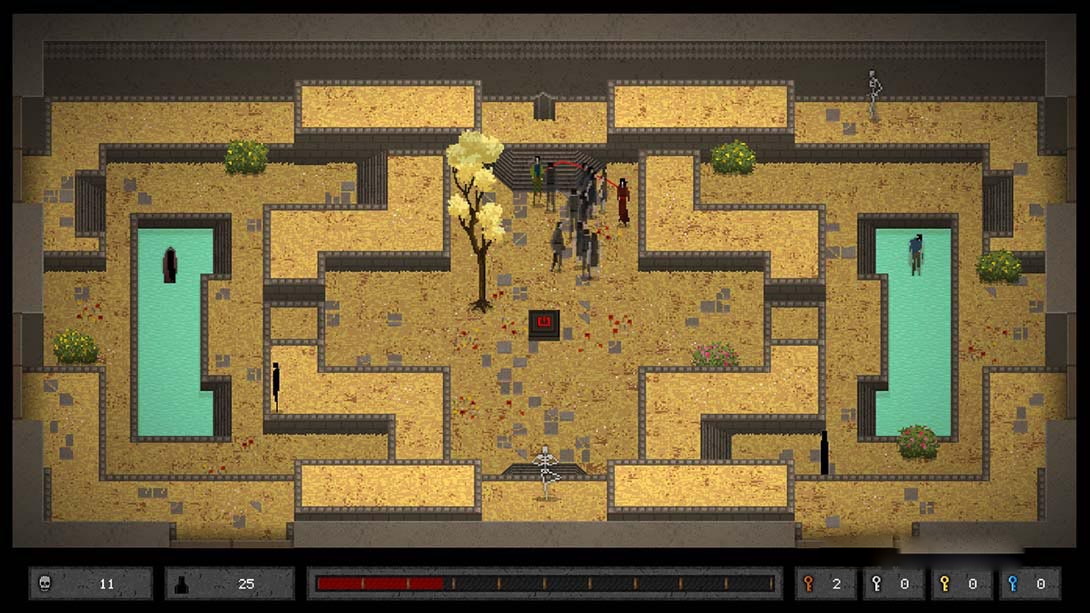Click the blue key inventory slot

pyautogui.click(x=1027, y=583)
